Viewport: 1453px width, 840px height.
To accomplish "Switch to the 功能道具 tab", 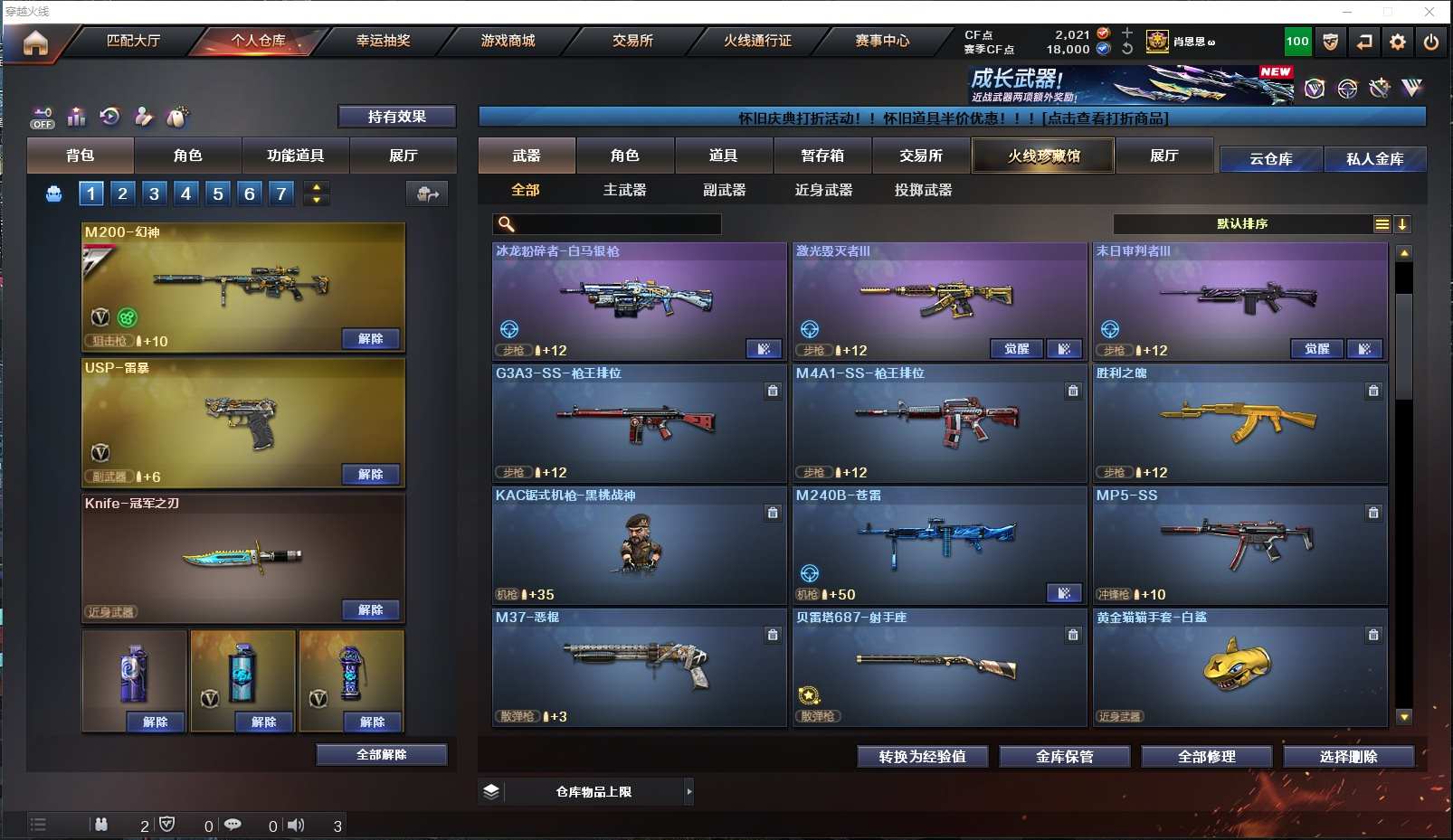I will click(295, 156).
